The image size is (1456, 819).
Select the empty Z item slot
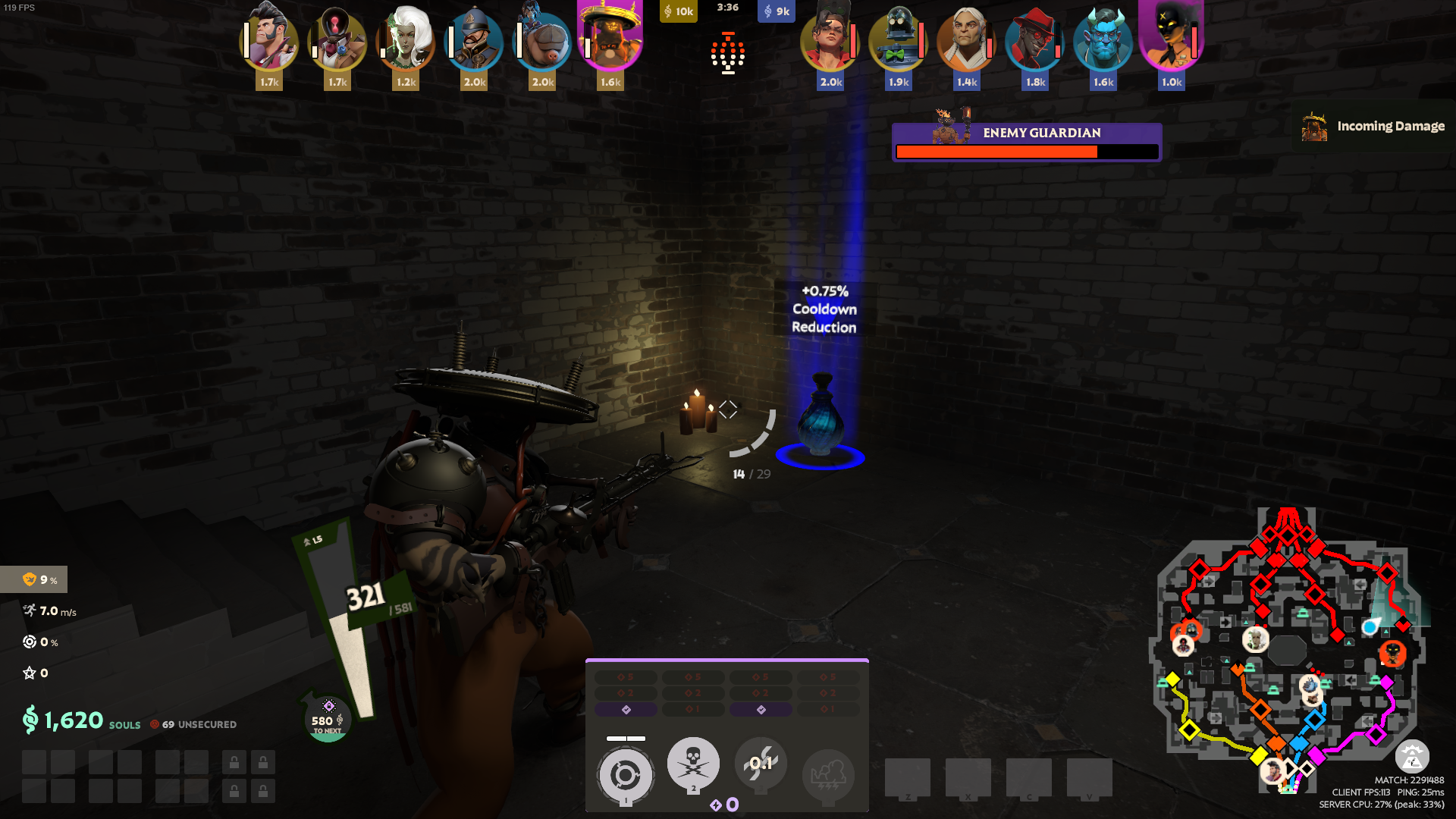coord(908,778)
